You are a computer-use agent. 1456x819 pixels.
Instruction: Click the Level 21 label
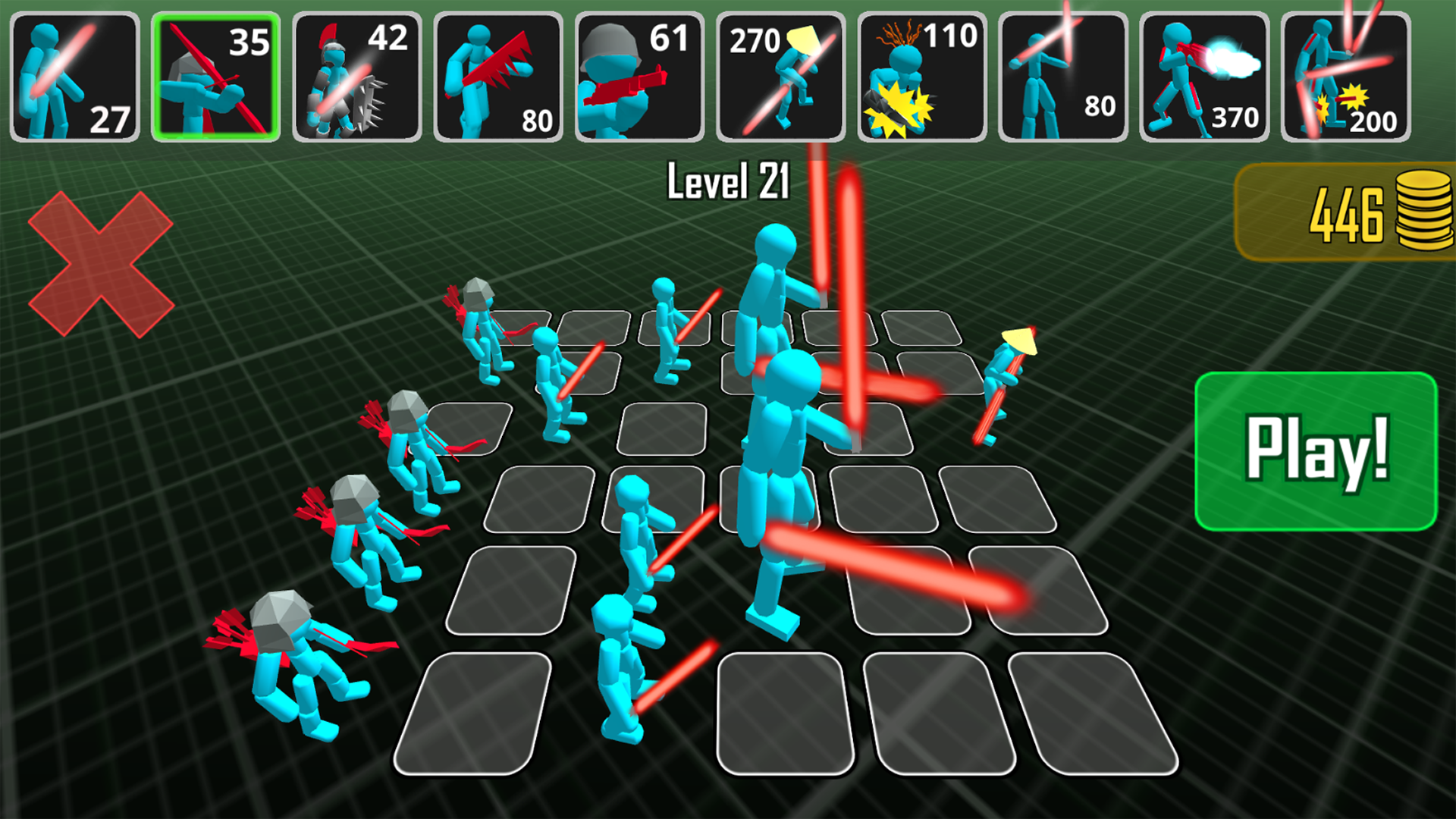[728, 180]
